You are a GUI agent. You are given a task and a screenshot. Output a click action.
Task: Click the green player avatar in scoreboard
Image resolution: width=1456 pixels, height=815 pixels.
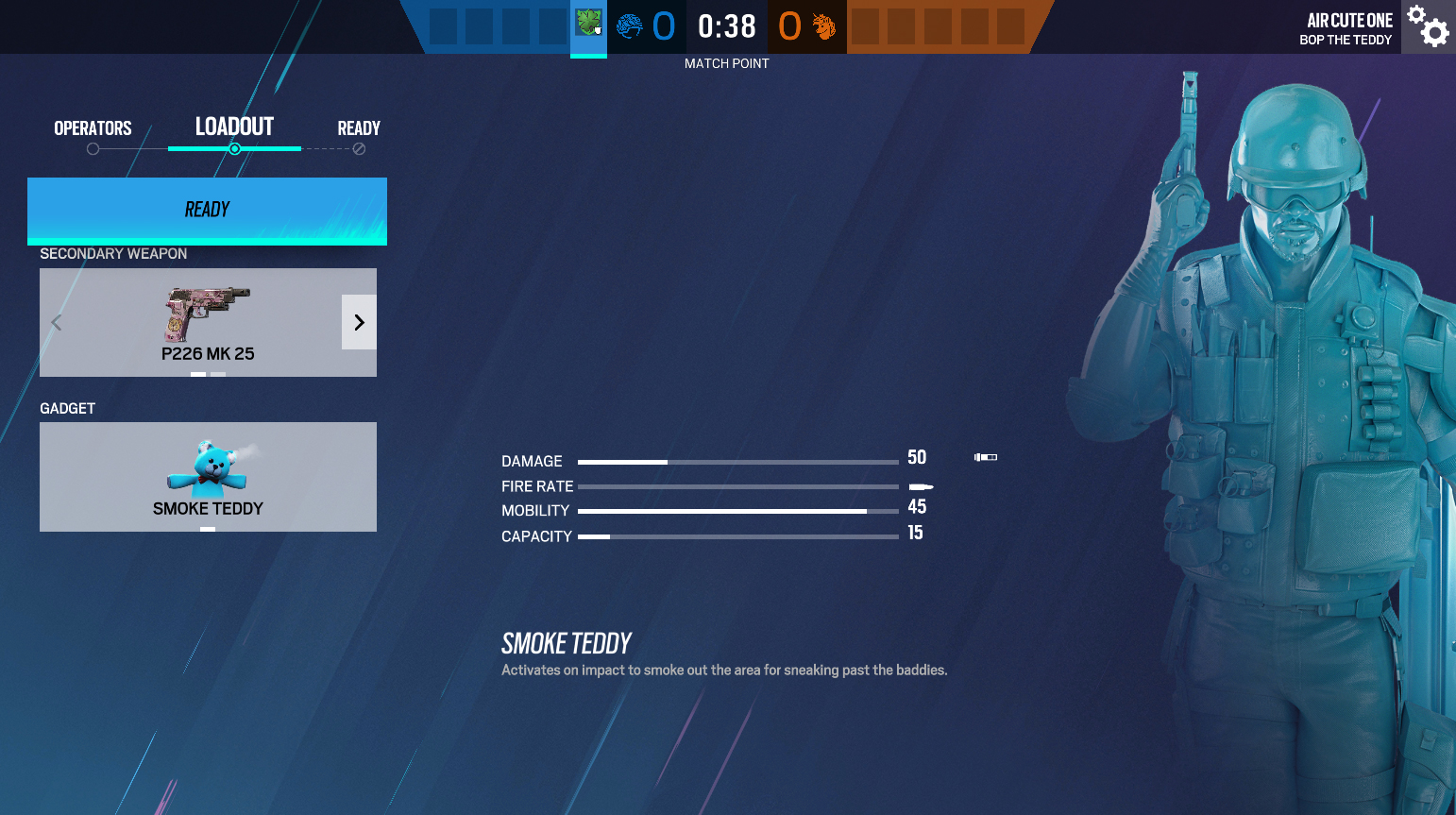click(588, 23)
